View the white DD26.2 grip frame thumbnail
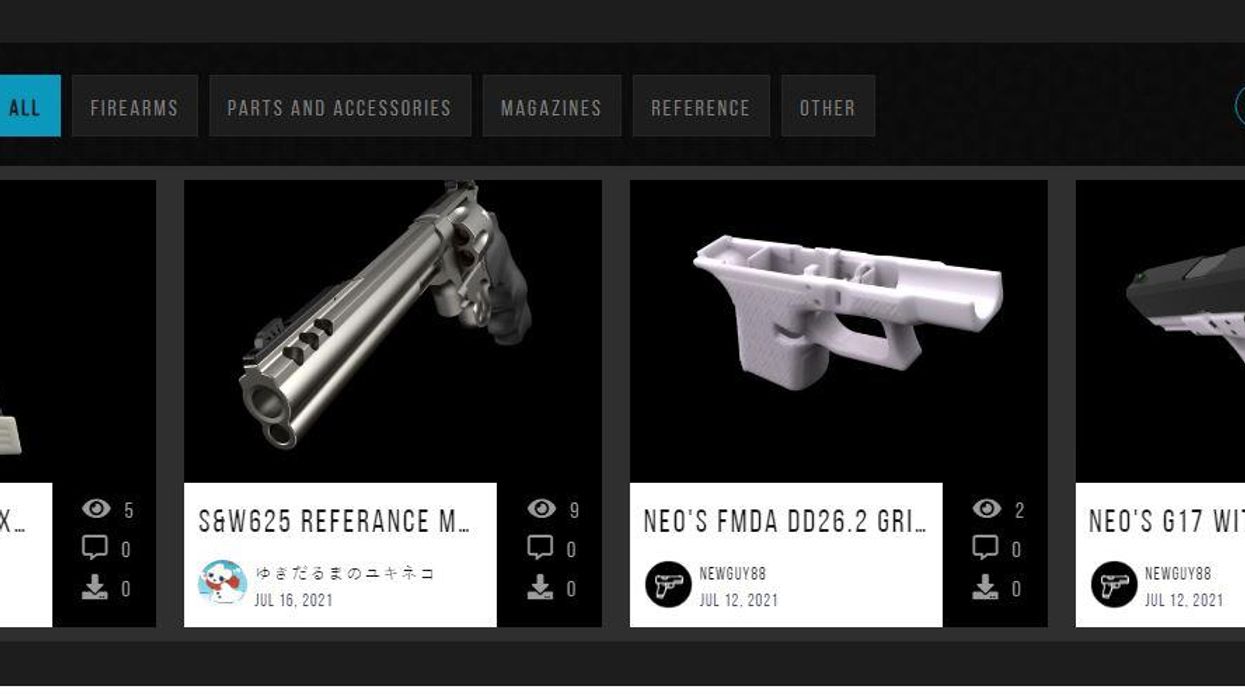Screen dimensions: 1245x700 pyautogui.click(x=838, y=330)
